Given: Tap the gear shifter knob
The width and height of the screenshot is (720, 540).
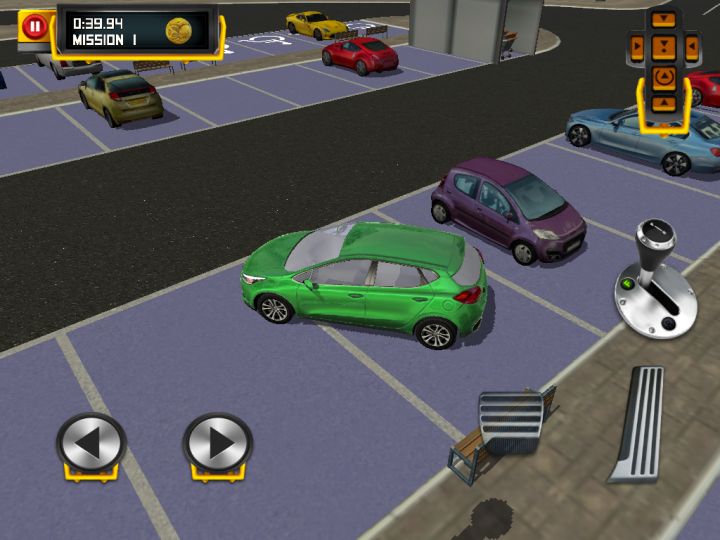Looking at the screenshot, I should point(655,241).
